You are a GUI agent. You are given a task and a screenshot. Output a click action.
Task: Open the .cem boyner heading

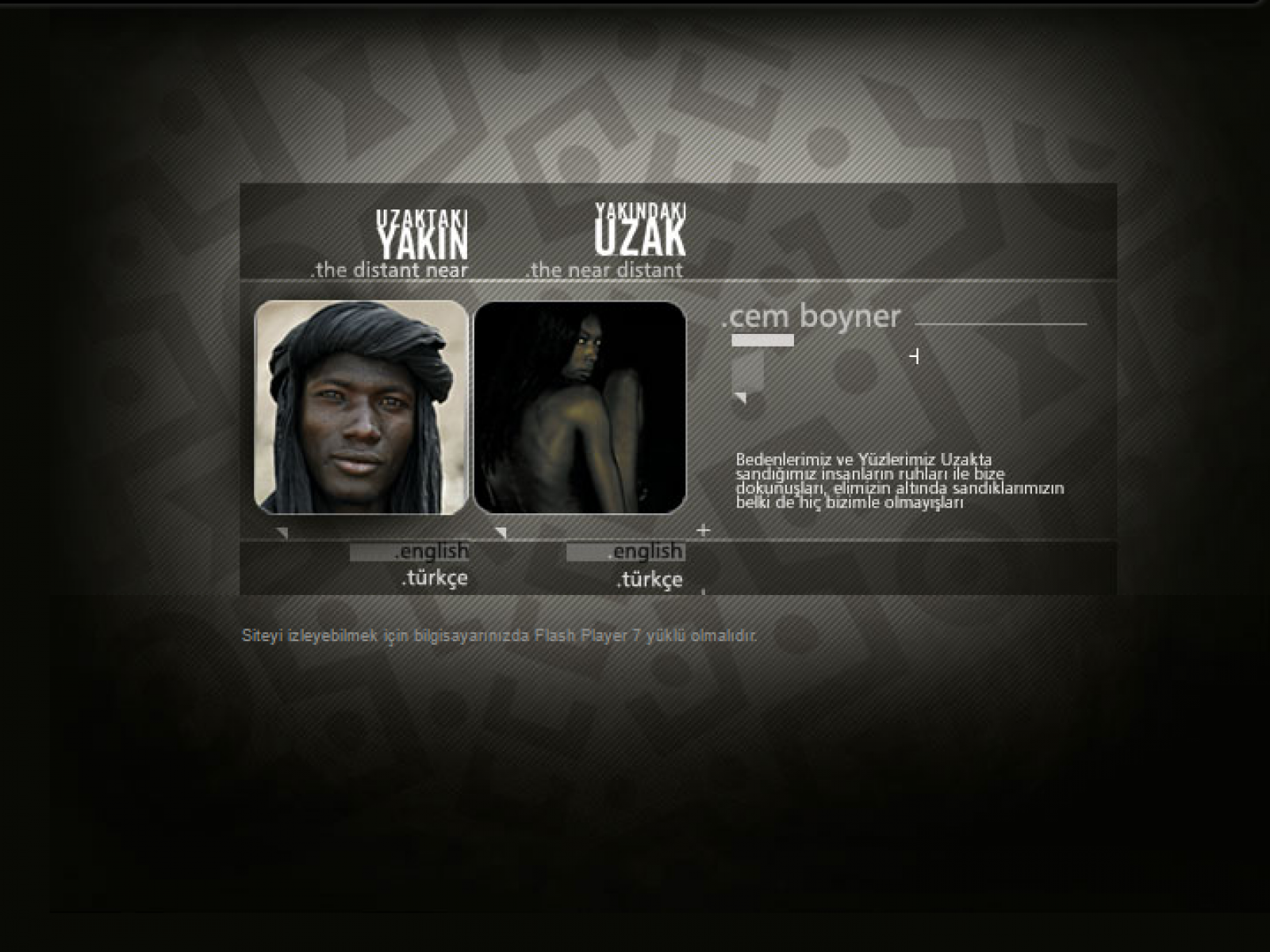pos(811,317)
